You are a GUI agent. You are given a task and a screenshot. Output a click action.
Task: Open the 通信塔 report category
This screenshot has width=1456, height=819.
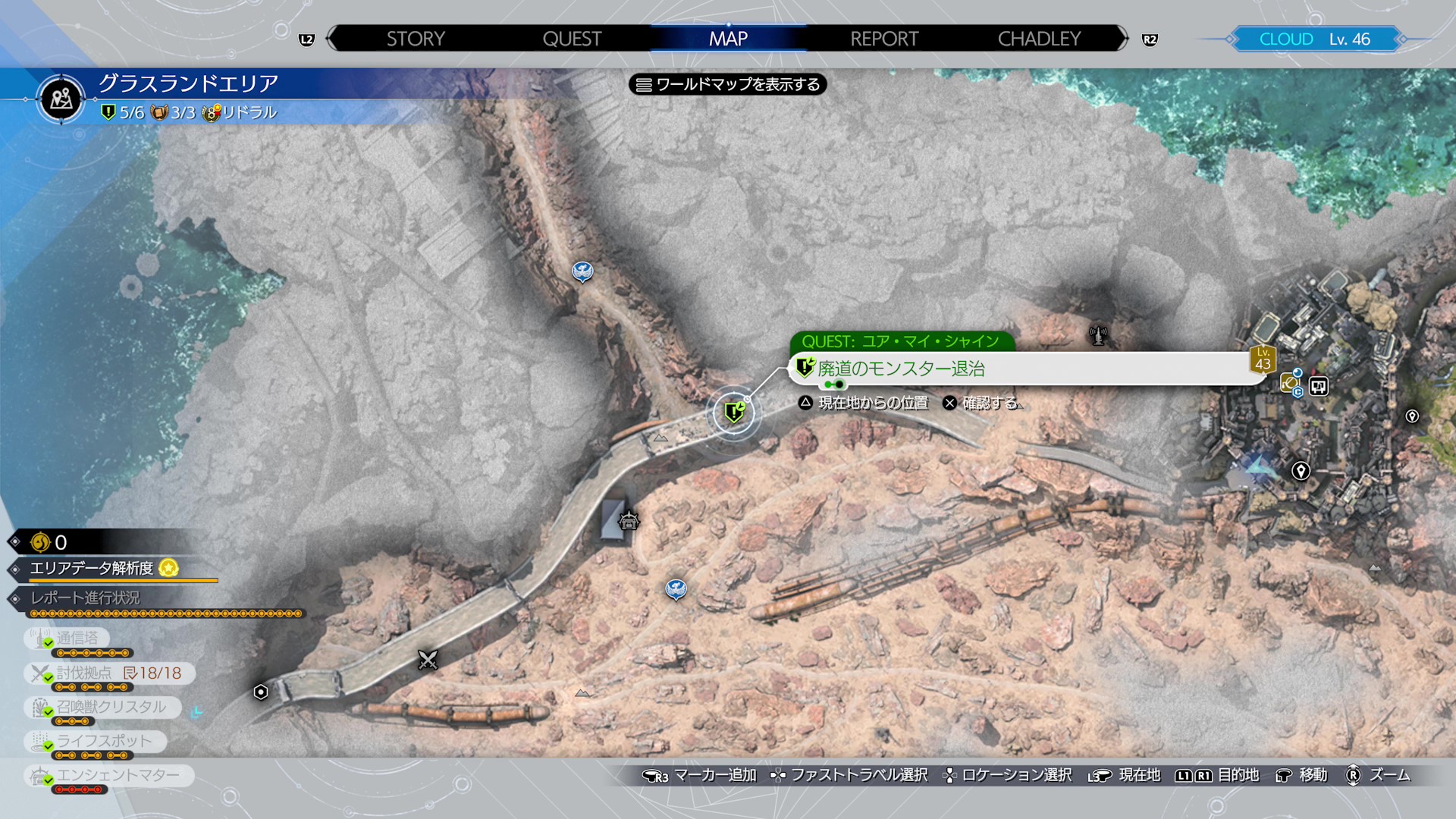77,639
